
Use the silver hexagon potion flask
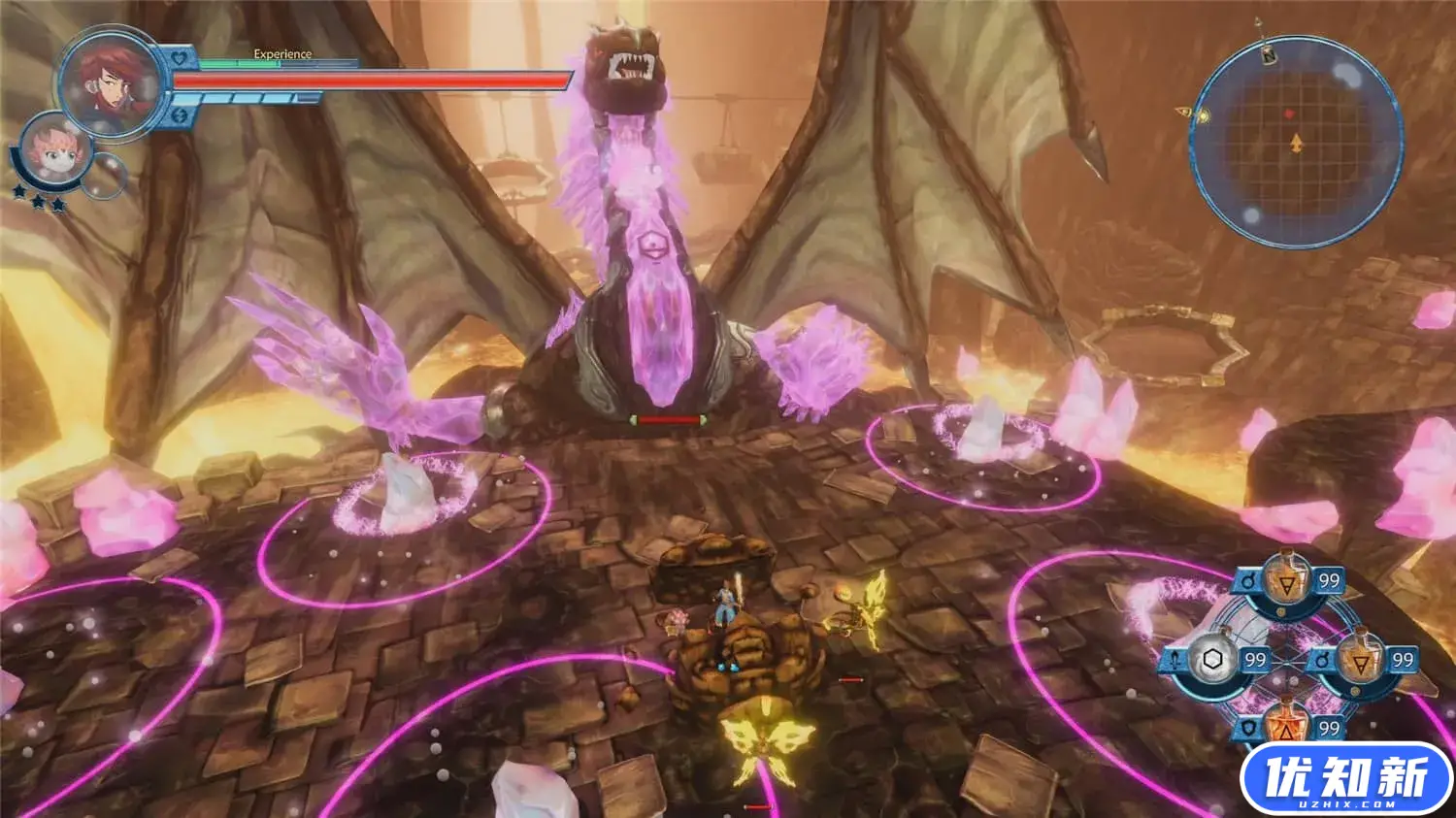(x=1212, y=661)
